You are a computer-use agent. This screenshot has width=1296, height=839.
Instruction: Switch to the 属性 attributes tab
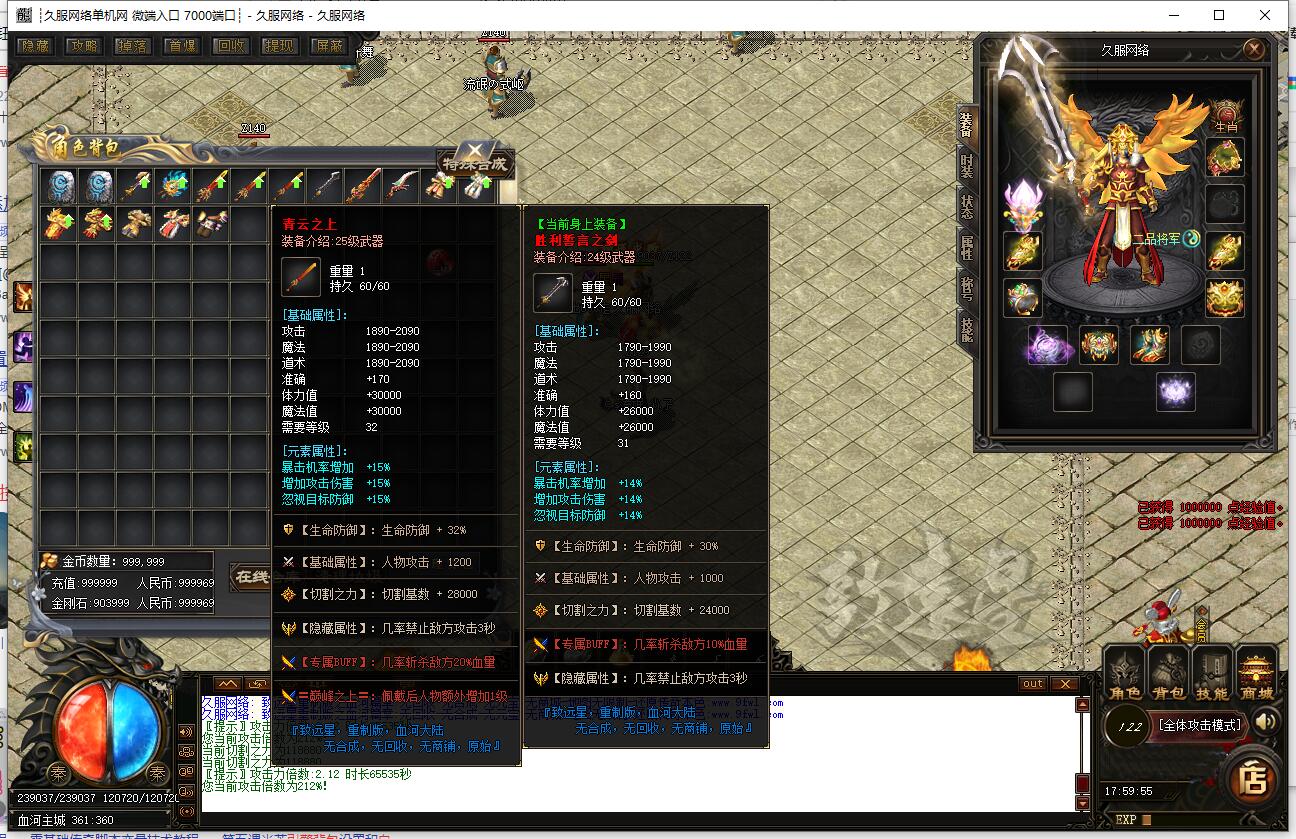click(966, 247)
